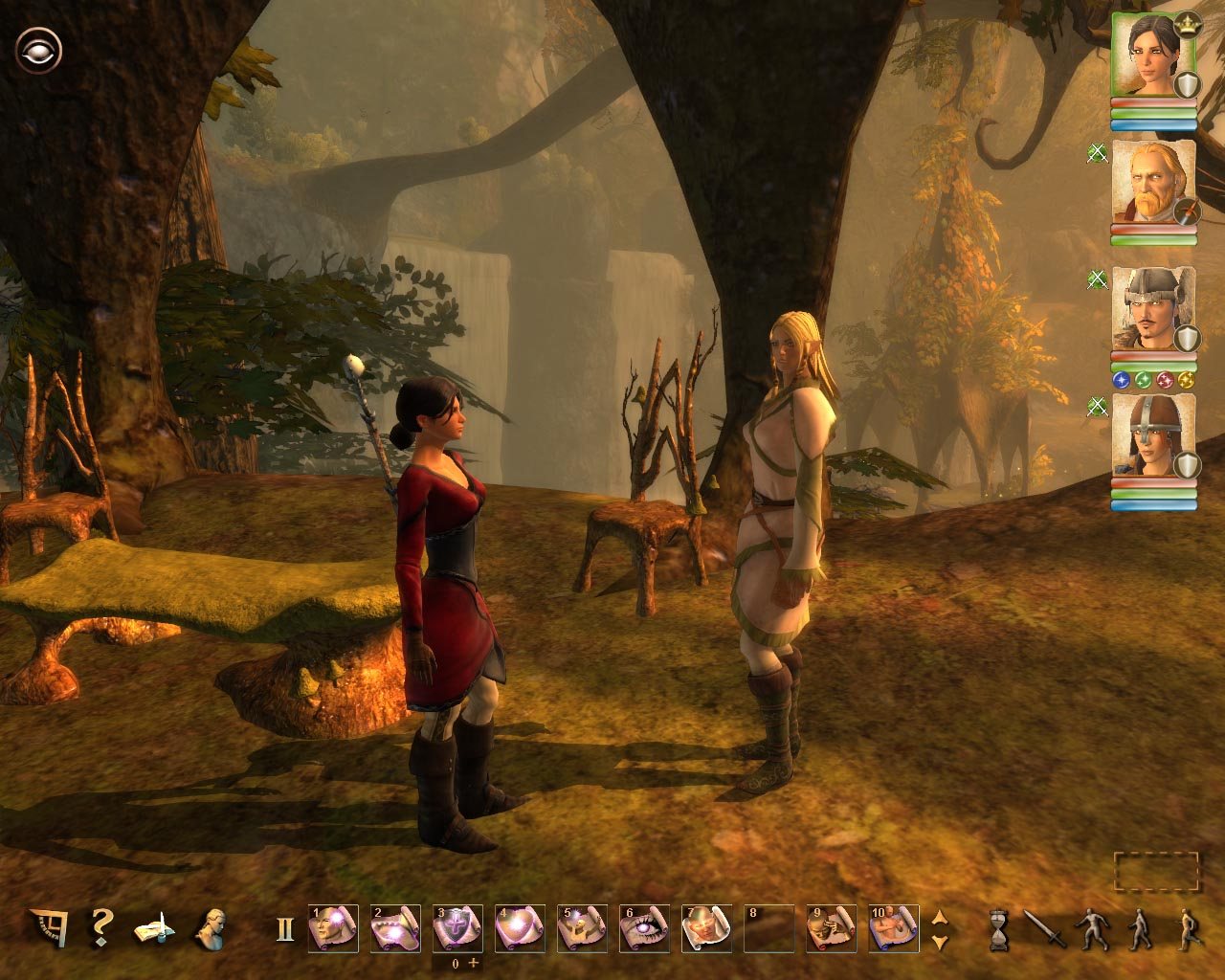Open help with the question mark icon
The width and height of the screenshot is (1225, 980).
[x=100, y=927]
